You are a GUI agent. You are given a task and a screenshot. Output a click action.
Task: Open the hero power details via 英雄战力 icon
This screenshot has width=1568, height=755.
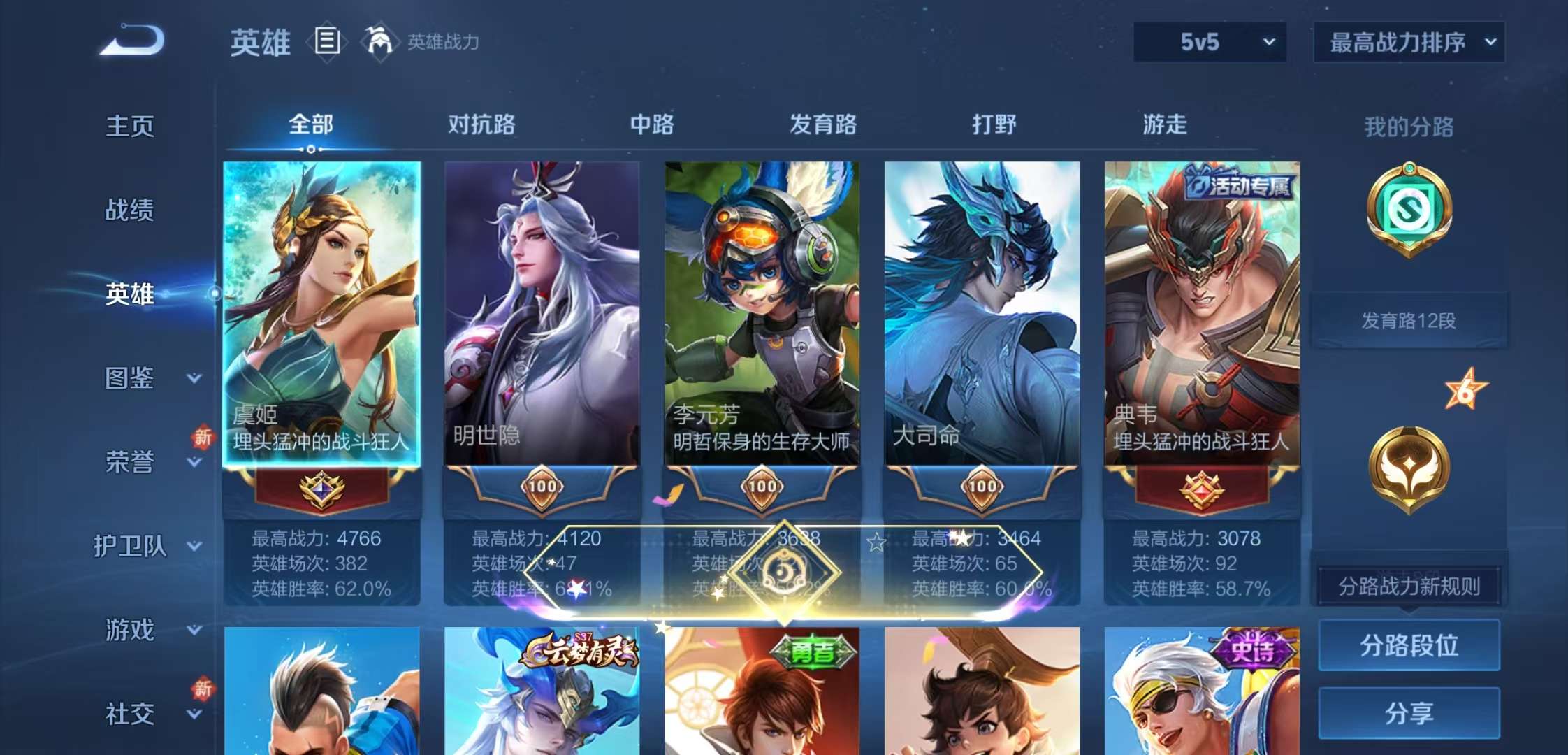(381, 41)
